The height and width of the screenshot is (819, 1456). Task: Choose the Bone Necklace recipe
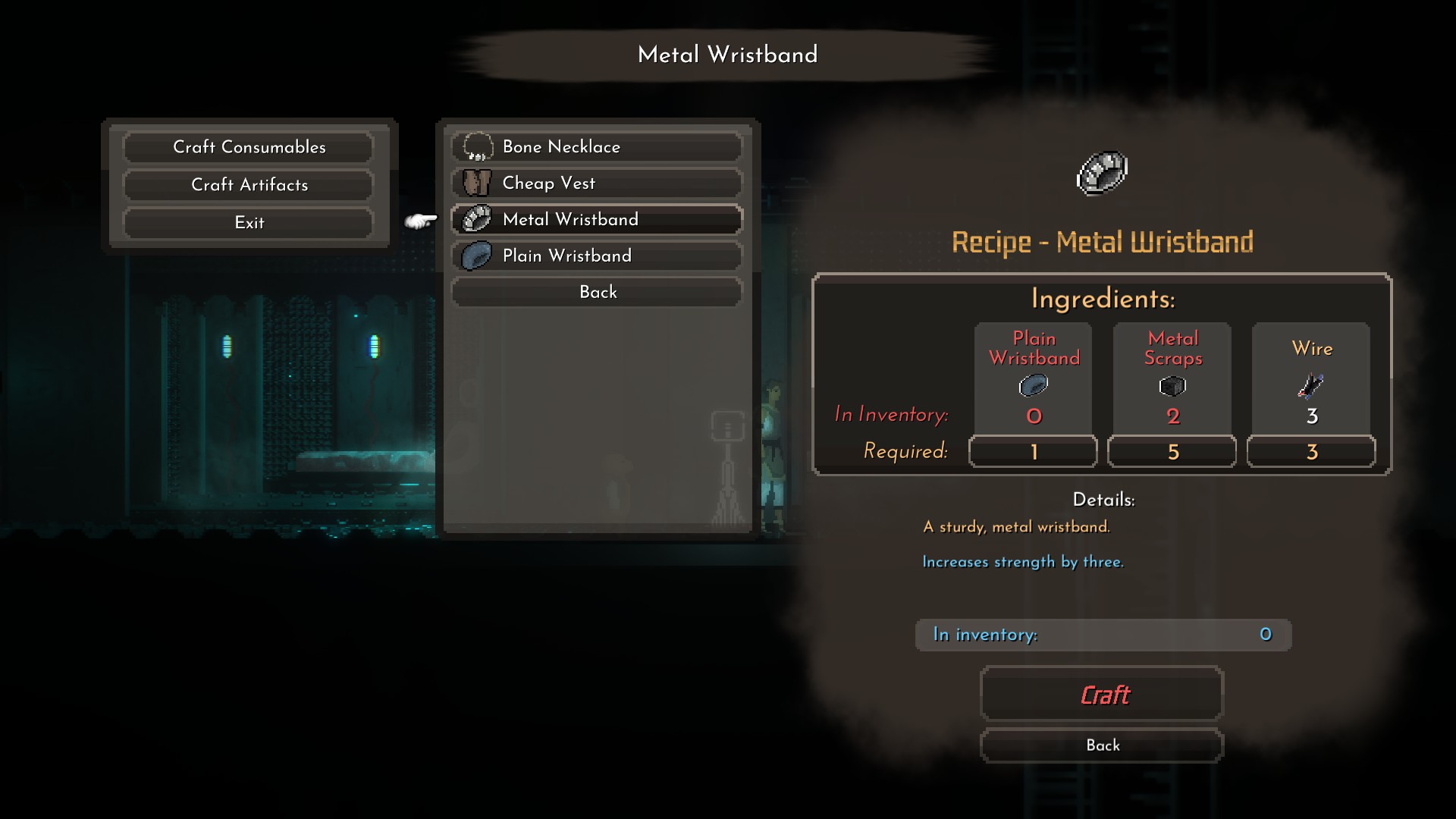(597, 147)
